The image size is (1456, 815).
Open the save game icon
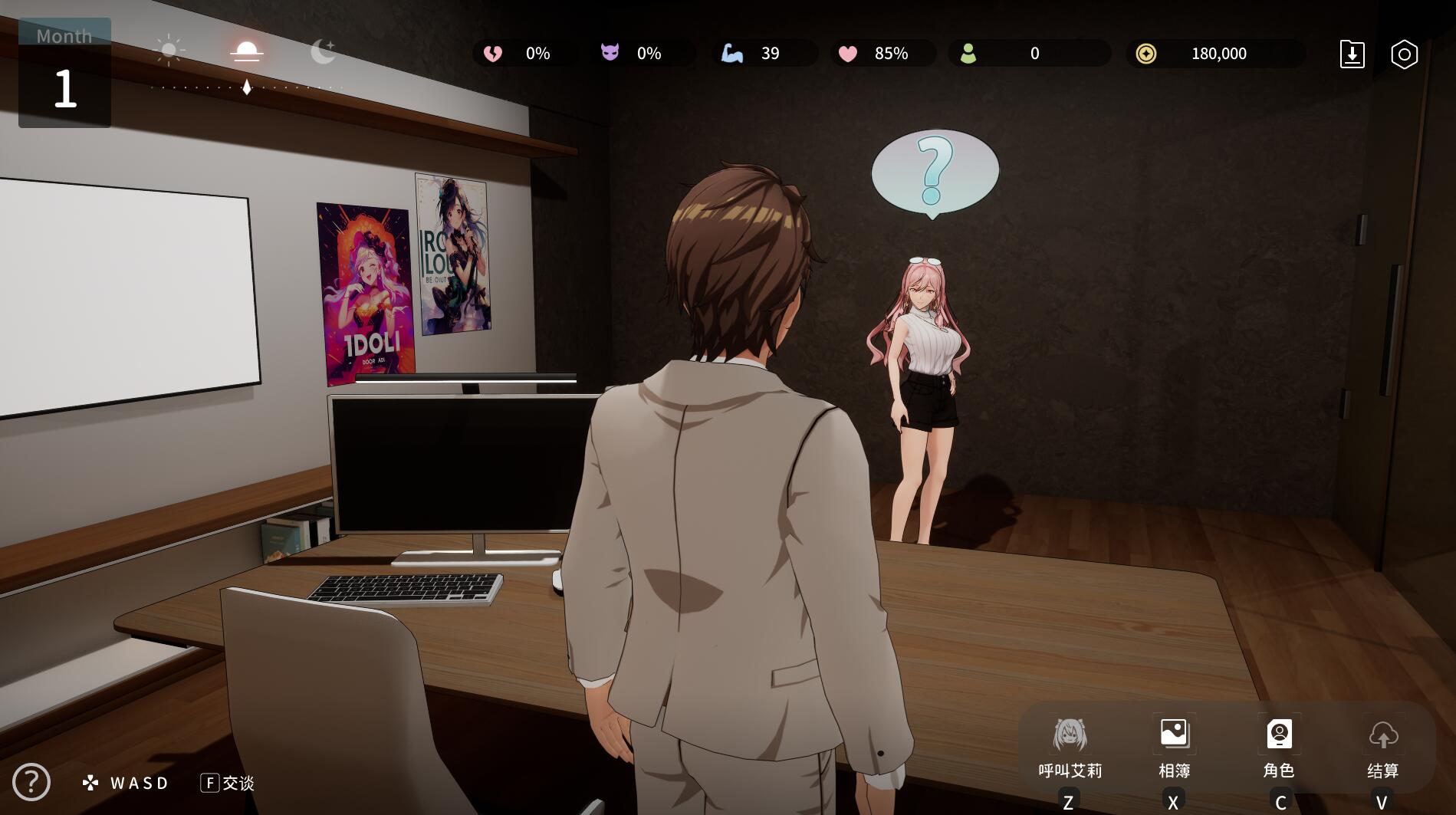pos(1352,54)
